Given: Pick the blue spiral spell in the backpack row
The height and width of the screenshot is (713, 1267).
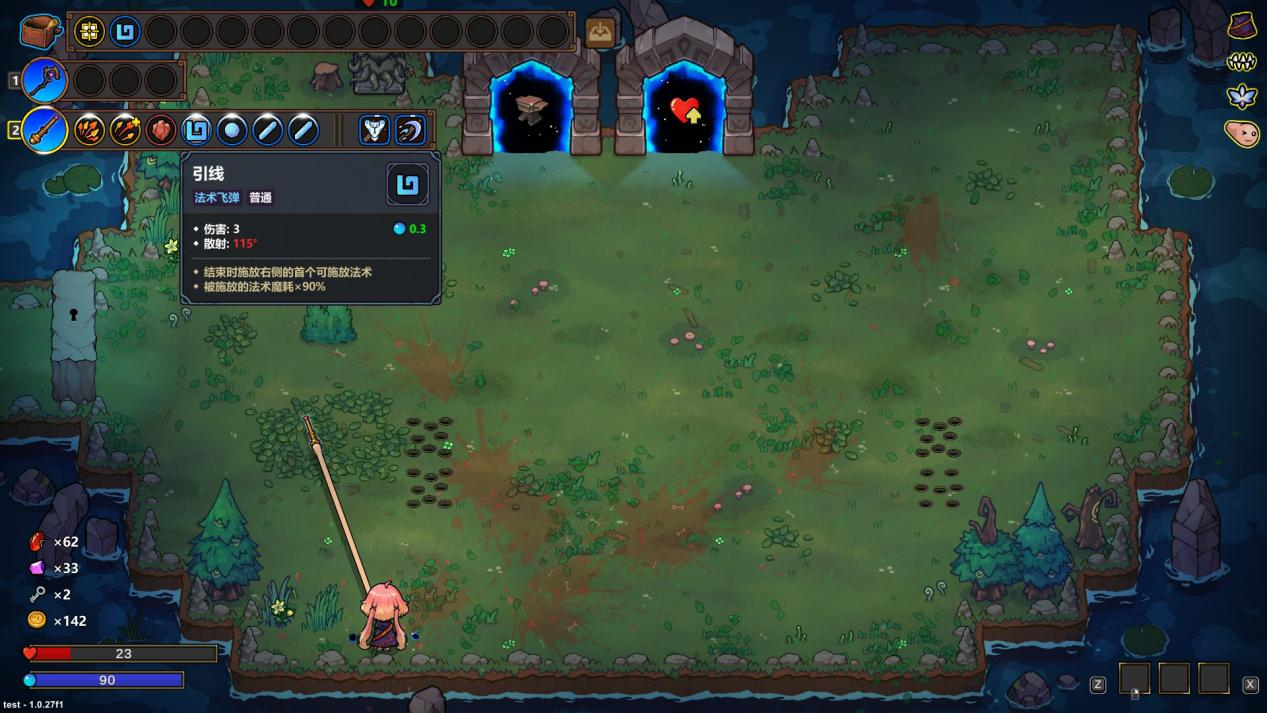Looking at the screenshot, I should click(x=125, y=32).
